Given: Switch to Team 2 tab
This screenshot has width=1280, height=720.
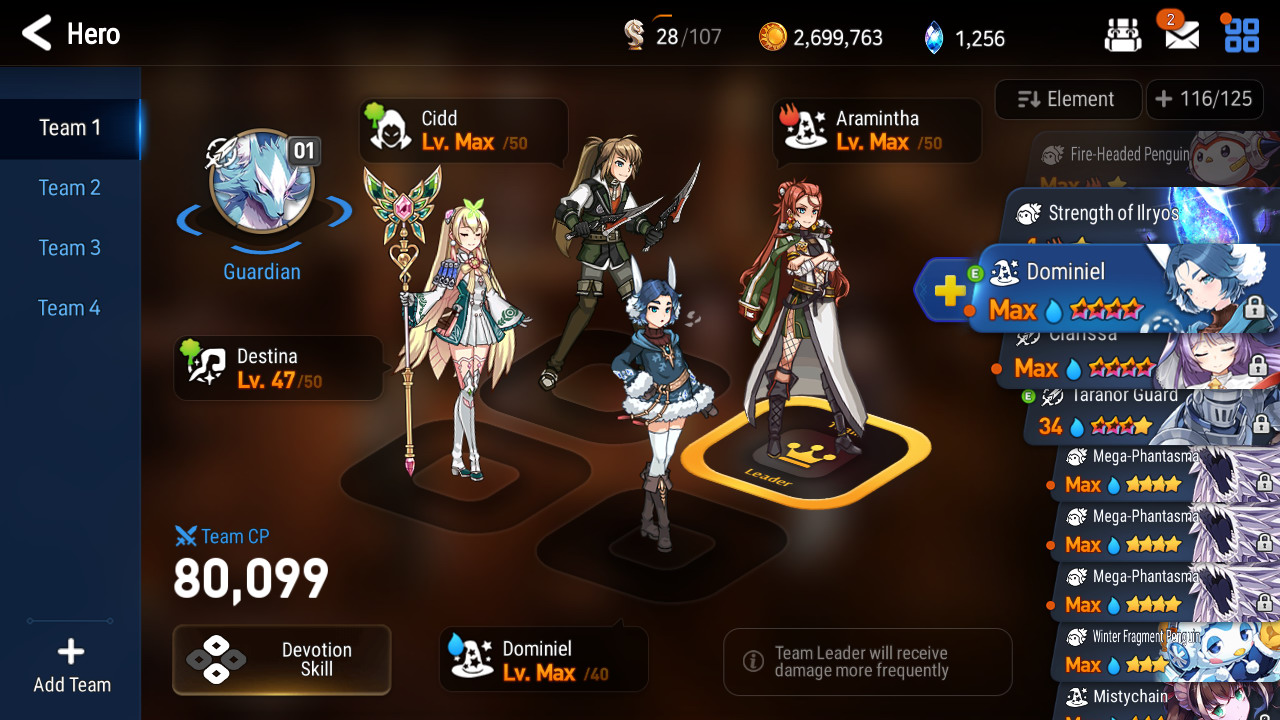Looking at the screenshot, I should [x=70, y=188].
